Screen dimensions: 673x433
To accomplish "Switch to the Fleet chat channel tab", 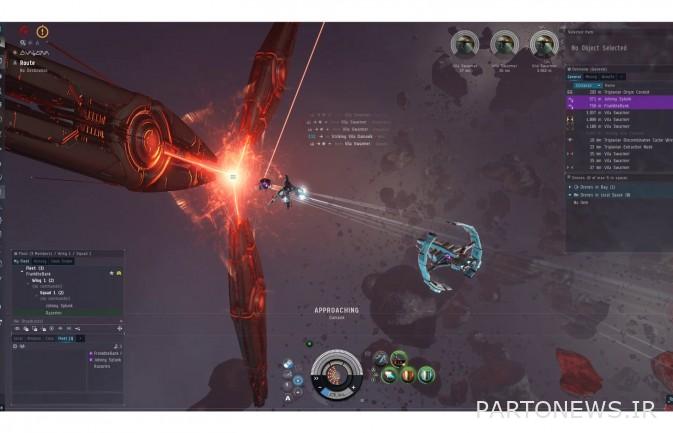I will coord(66,339).
